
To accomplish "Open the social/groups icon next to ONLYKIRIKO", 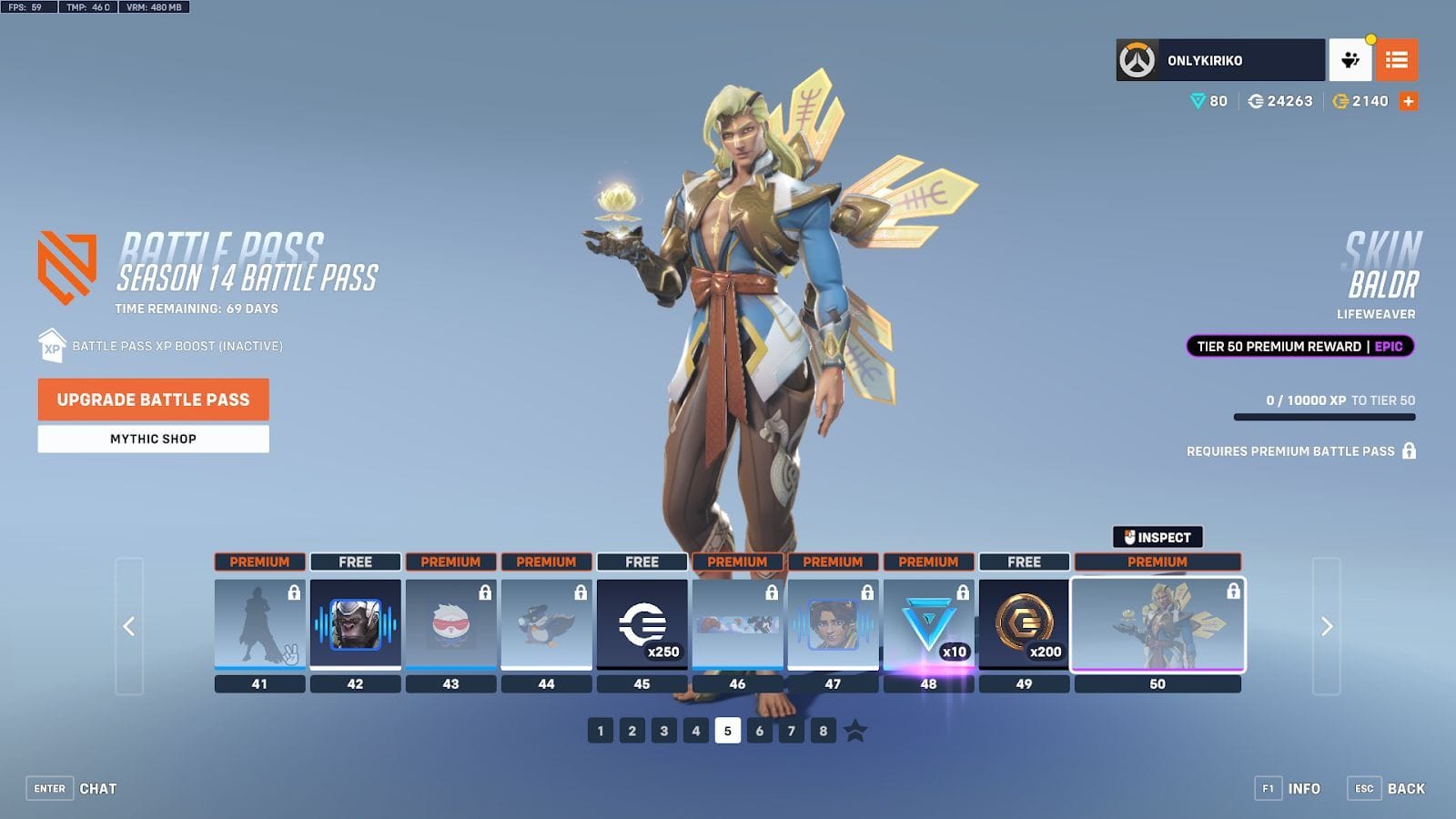I will click(1352, 60).
